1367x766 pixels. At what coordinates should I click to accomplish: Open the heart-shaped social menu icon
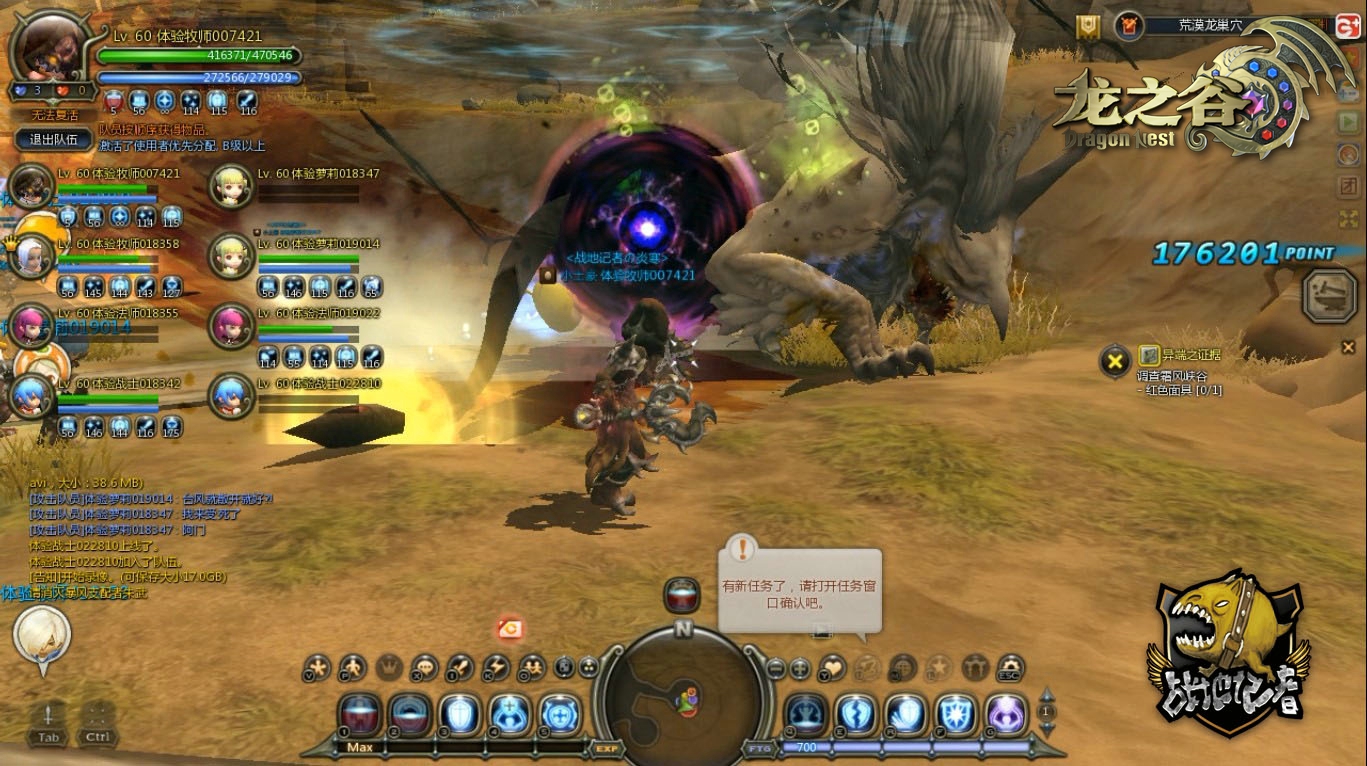click(x=832, y=667)
